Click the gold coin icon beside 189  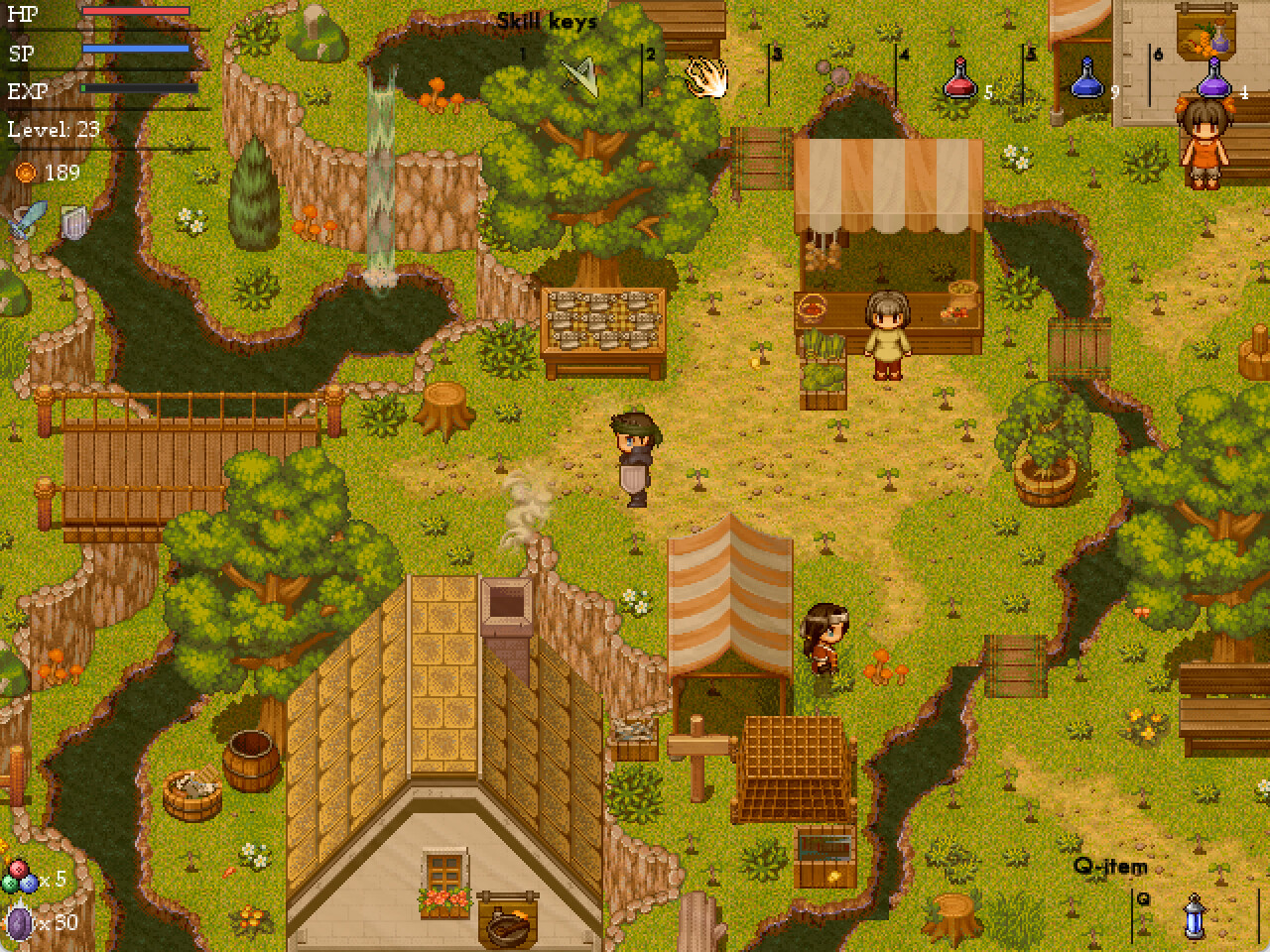click(x=28, y=173)
